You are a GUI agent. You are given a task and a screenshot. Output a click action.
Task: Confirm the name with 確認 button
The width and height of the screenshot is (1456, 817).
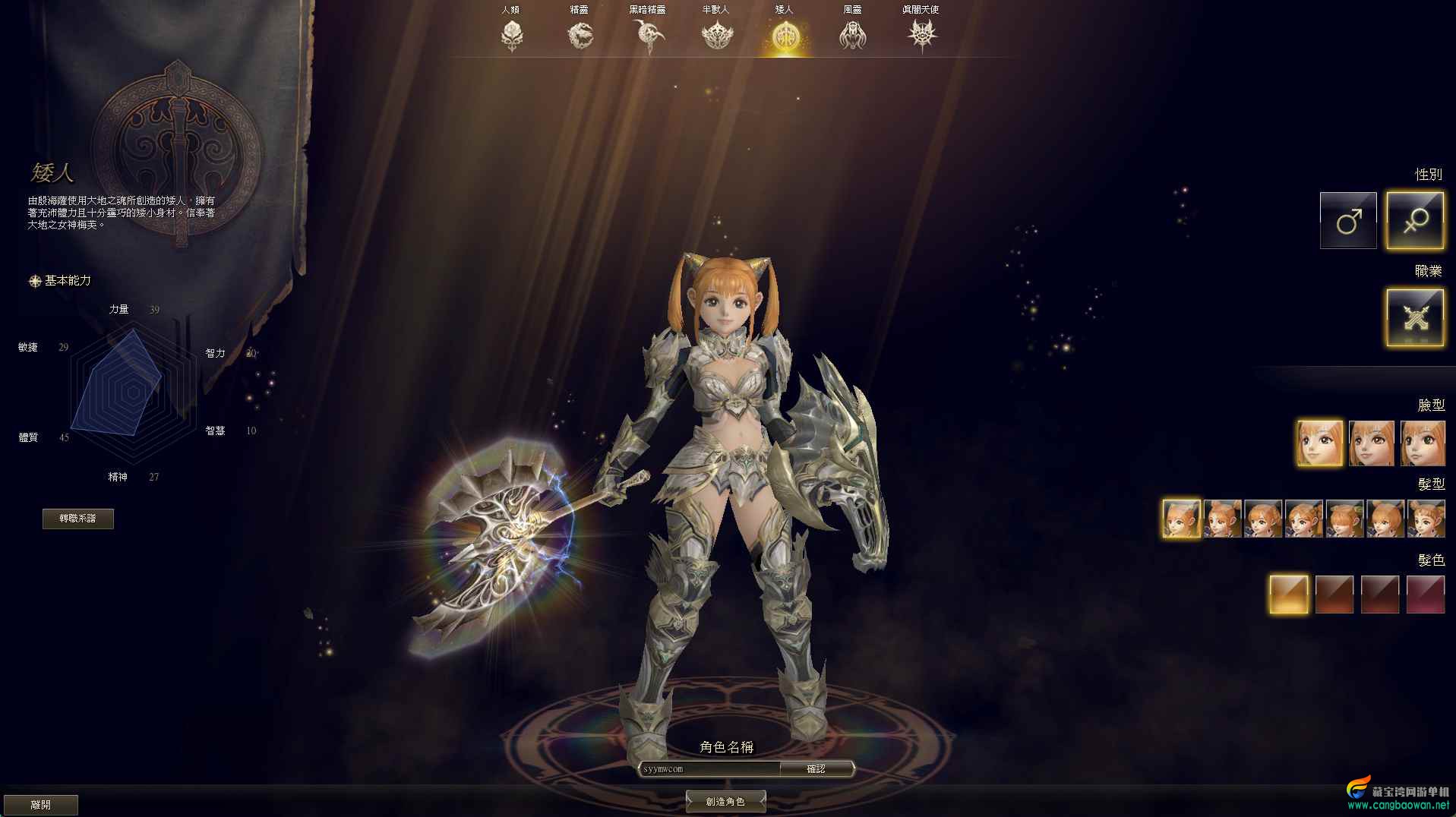tap(816, 769)
